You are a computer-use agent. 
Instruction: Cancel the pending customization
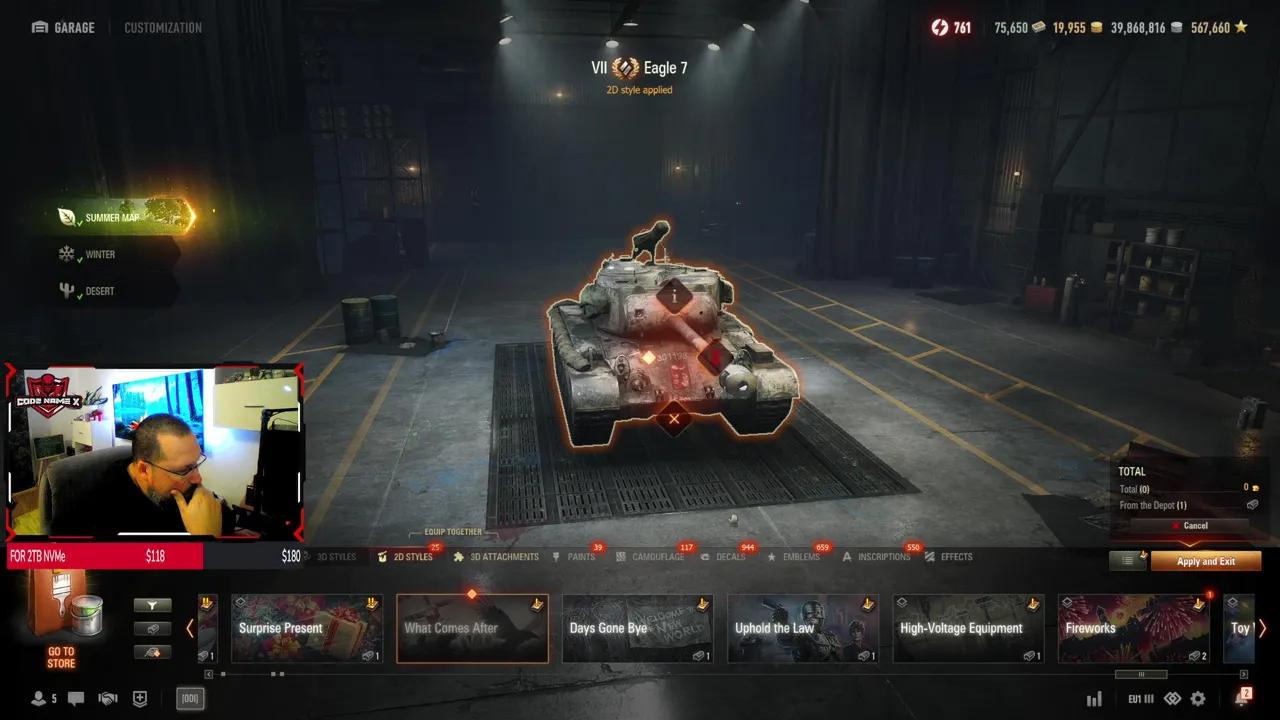click(x=1190, y=526)
